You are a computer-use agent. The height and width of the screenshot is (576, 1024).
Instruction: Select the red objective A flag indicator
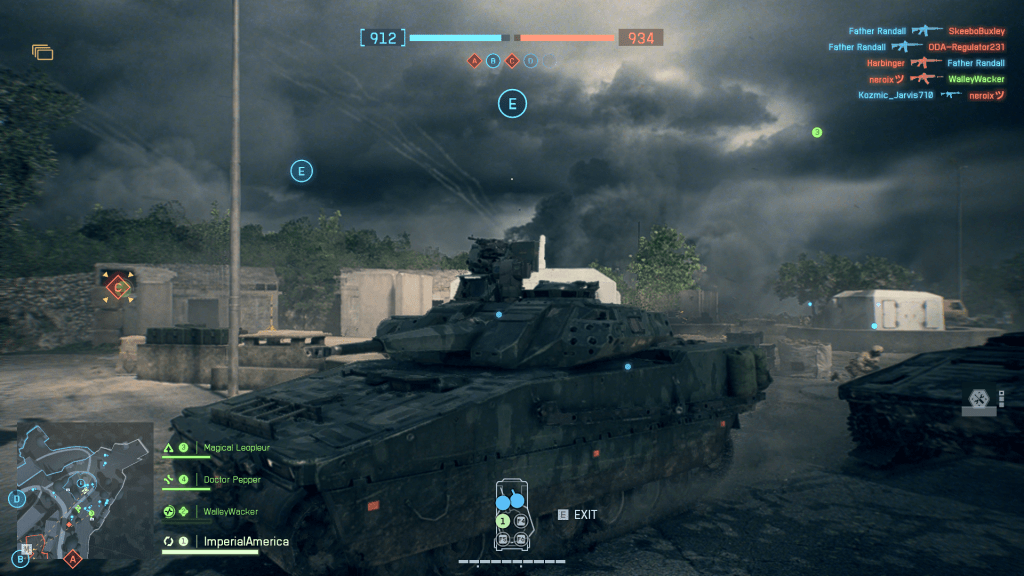pyautogui.click(x=474, y=61)
